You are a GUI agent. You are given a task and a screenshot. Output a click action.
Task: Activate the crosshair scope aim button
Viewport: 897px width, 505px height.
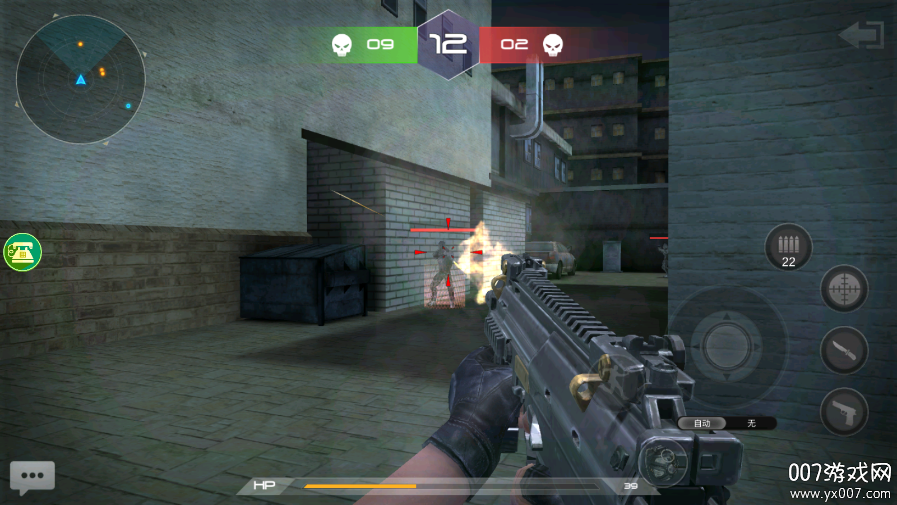844,291
